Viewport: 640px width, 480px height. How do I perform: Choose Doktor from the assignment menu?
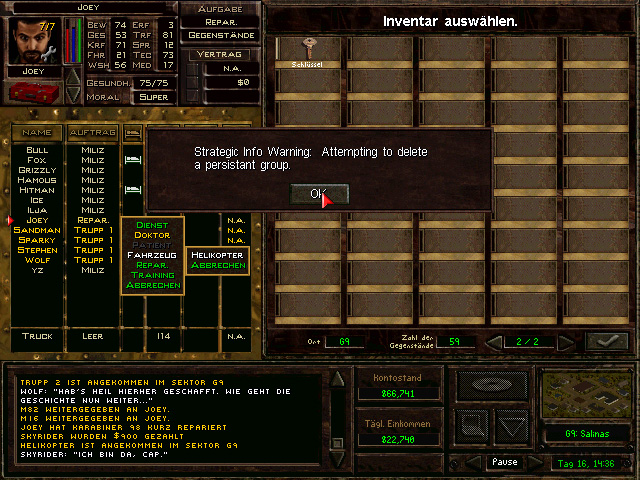[x=152, y=235]
